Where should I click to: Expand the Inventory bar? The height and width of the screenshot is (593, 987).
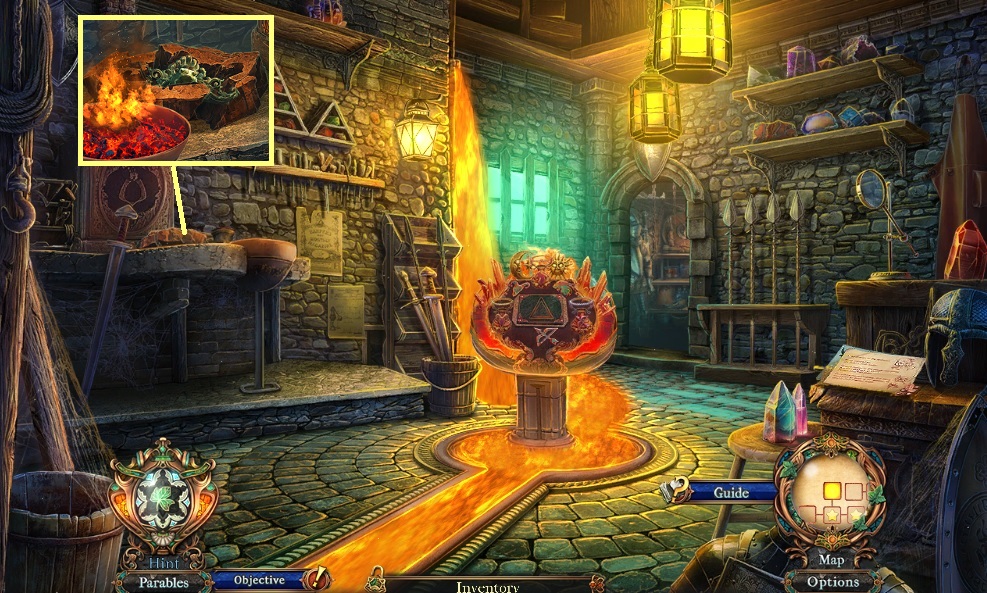click(x=487, y=587)
